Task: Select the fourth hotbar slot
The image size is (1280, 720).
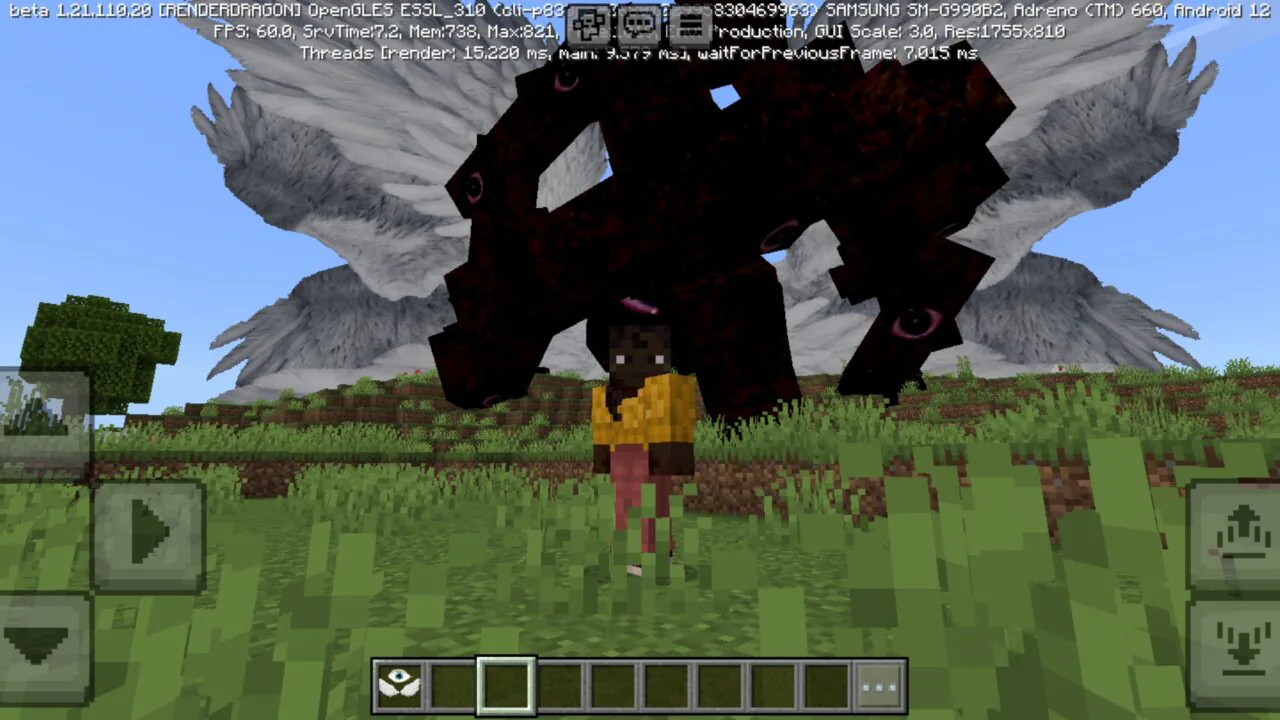Action: (x=560, y=686)
